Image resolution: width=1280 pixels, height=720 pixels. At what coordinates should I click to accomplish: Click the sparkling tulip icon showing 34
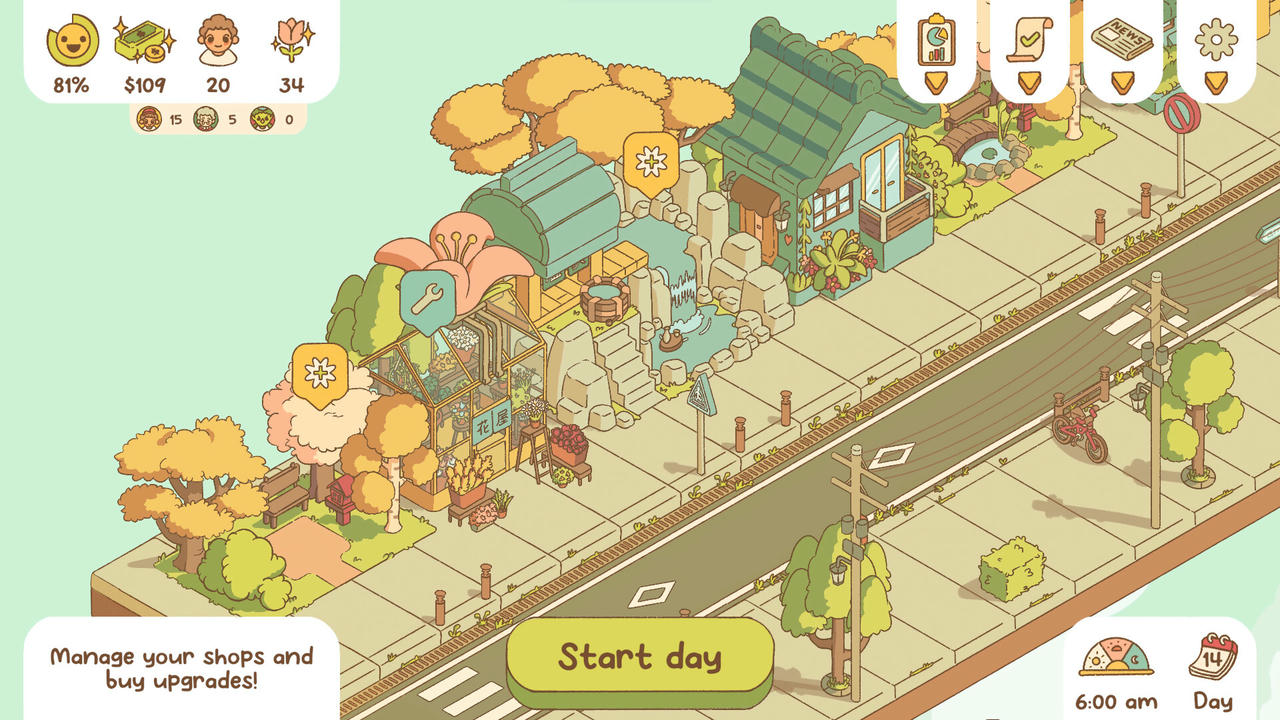coord(293,41)
